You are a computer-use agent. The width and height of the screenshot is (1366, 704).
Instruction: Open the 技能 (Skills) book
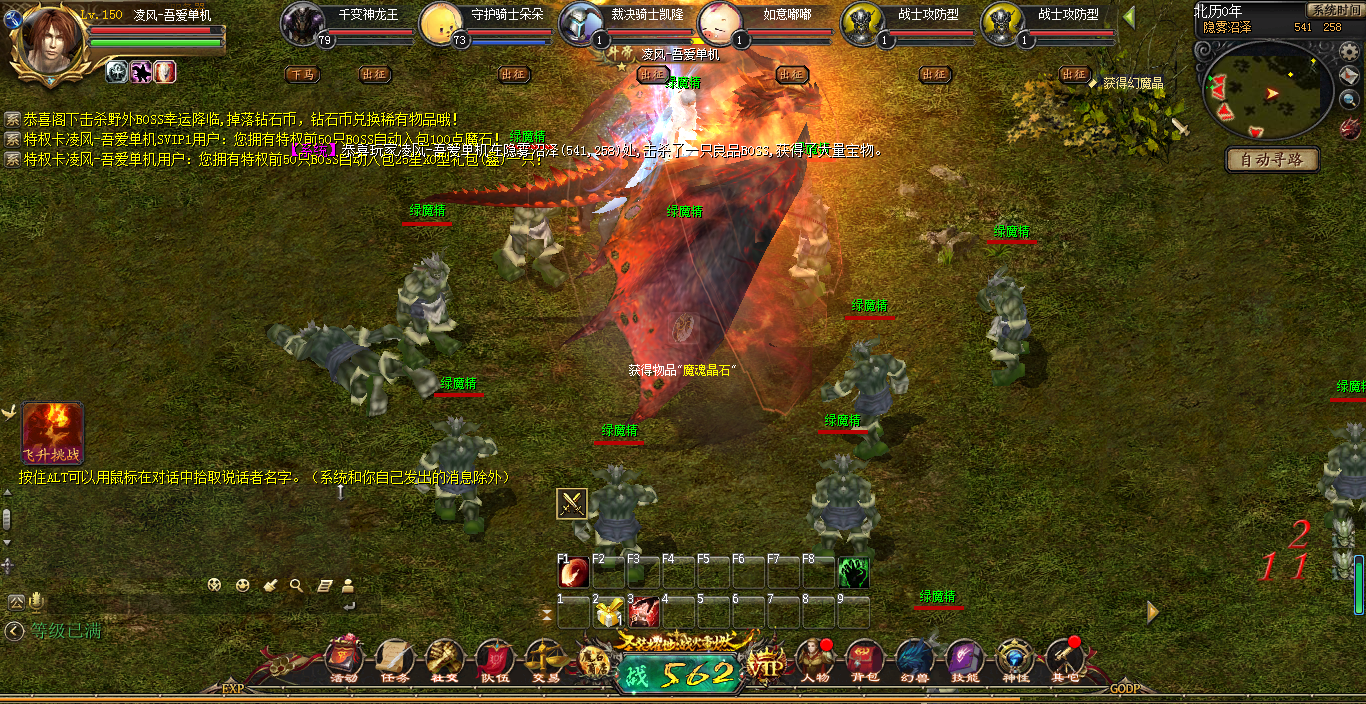coord(964,659)
